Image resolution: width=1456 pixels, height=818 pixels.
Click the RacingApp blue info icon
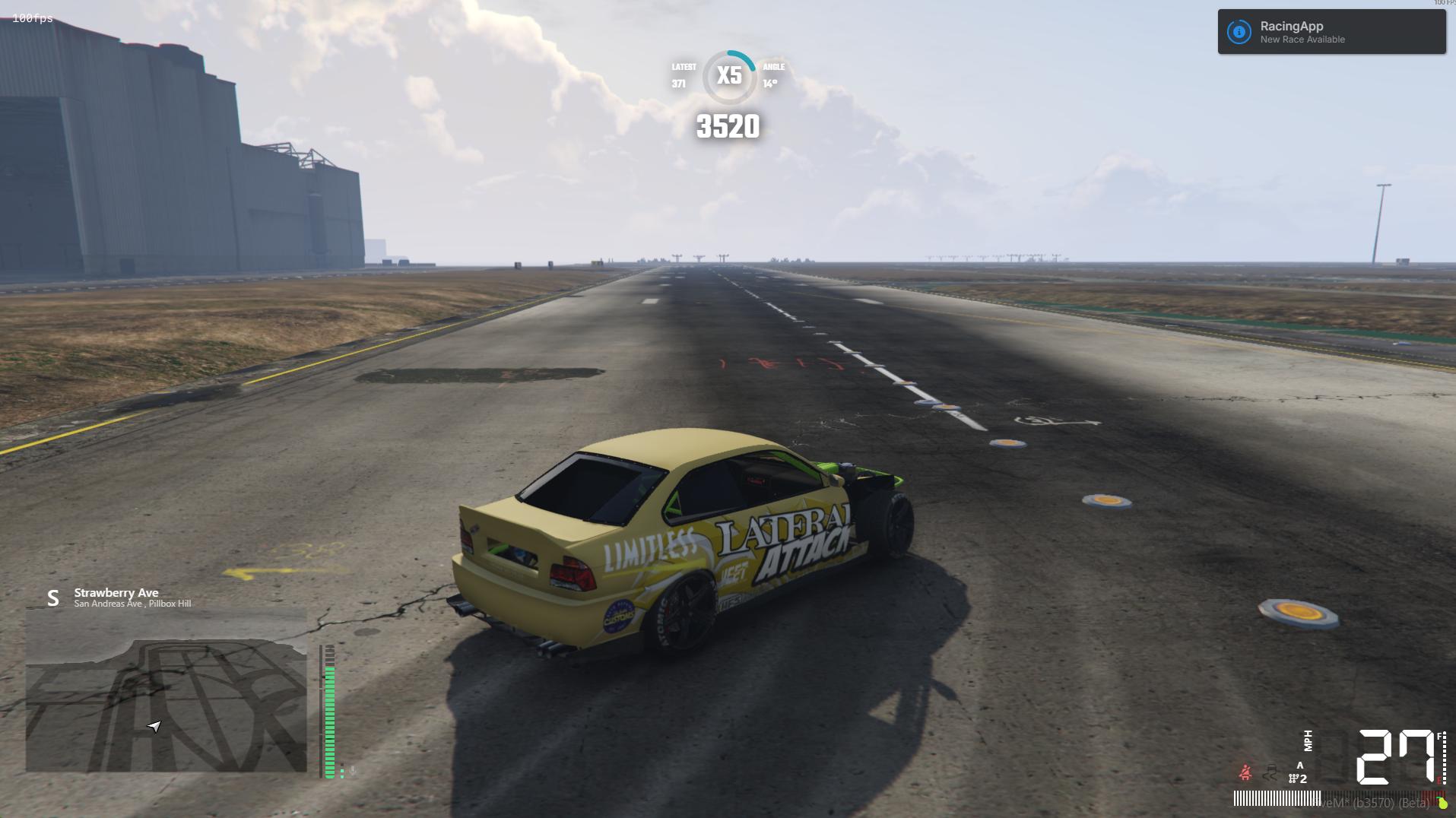click(1239, 32)
